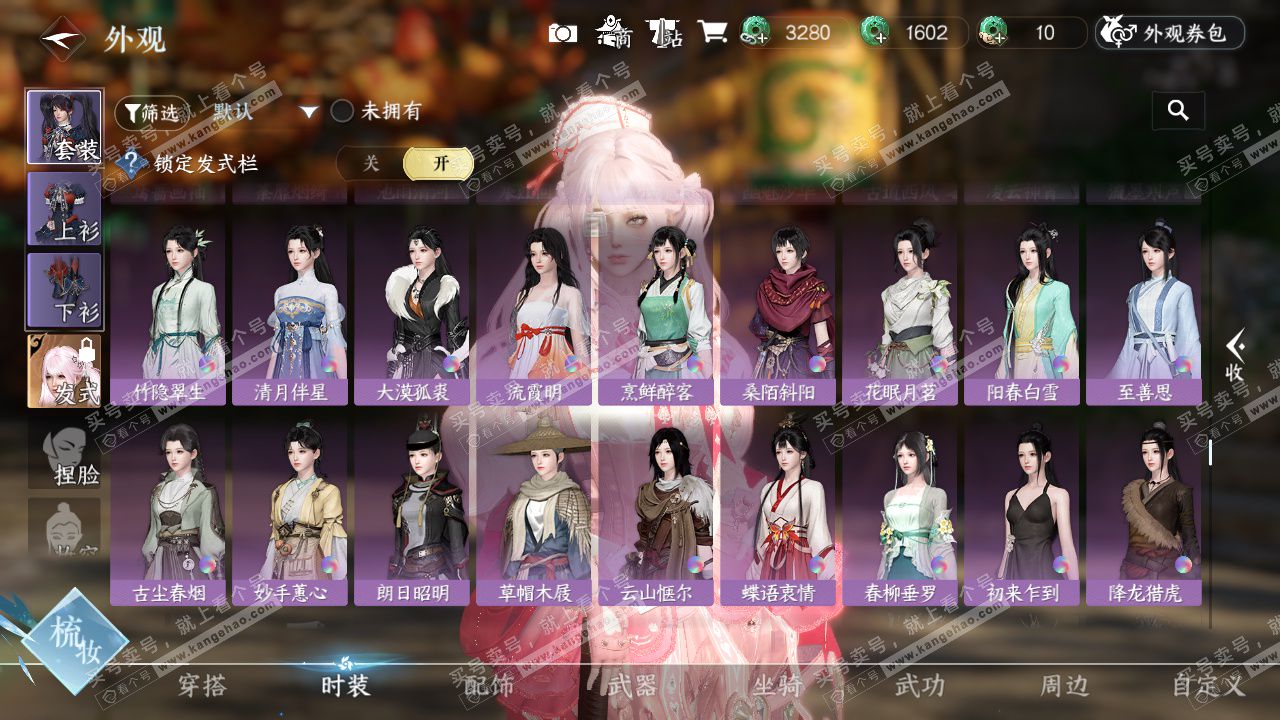Pick the 草帽木屐 straw hat outfit

coord(535,508)
